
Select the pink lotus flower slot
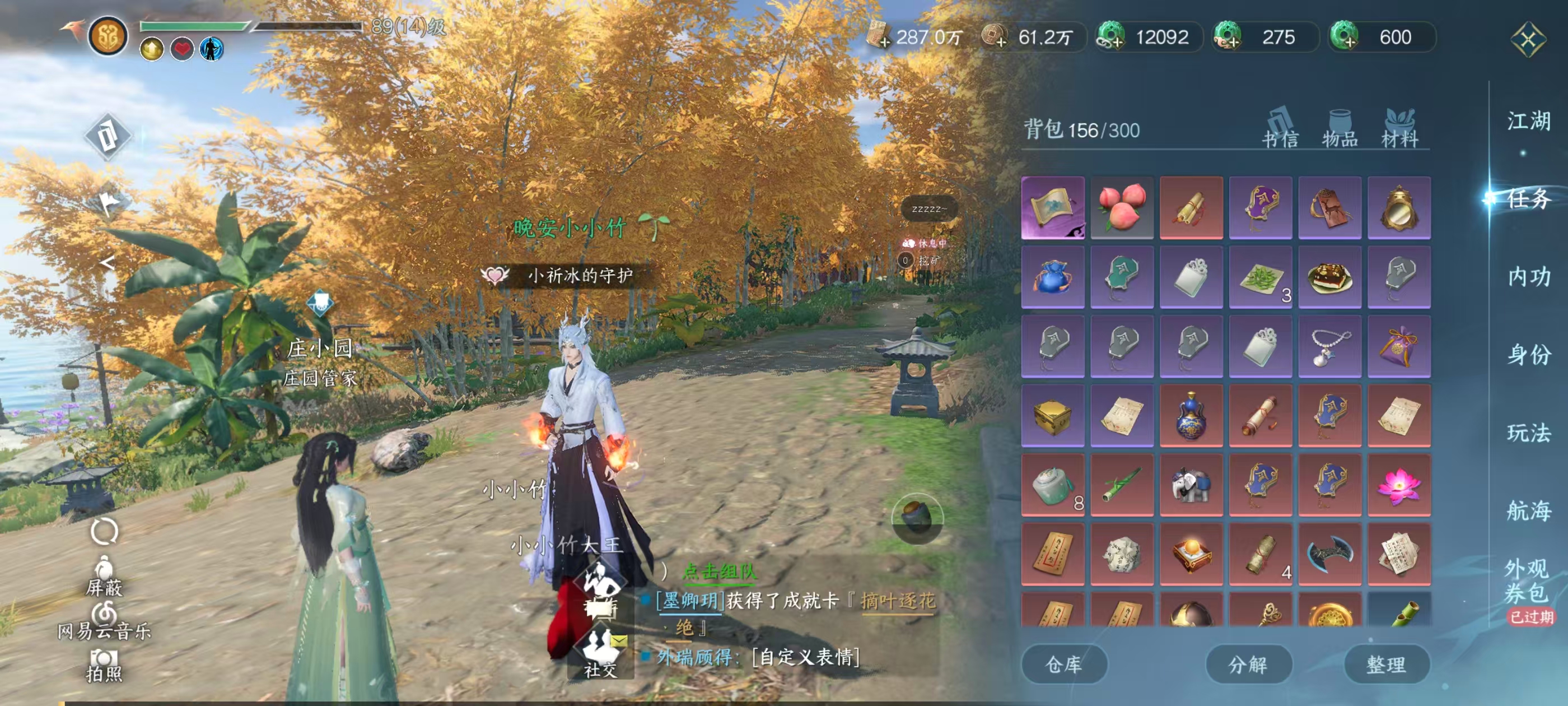1399,485
